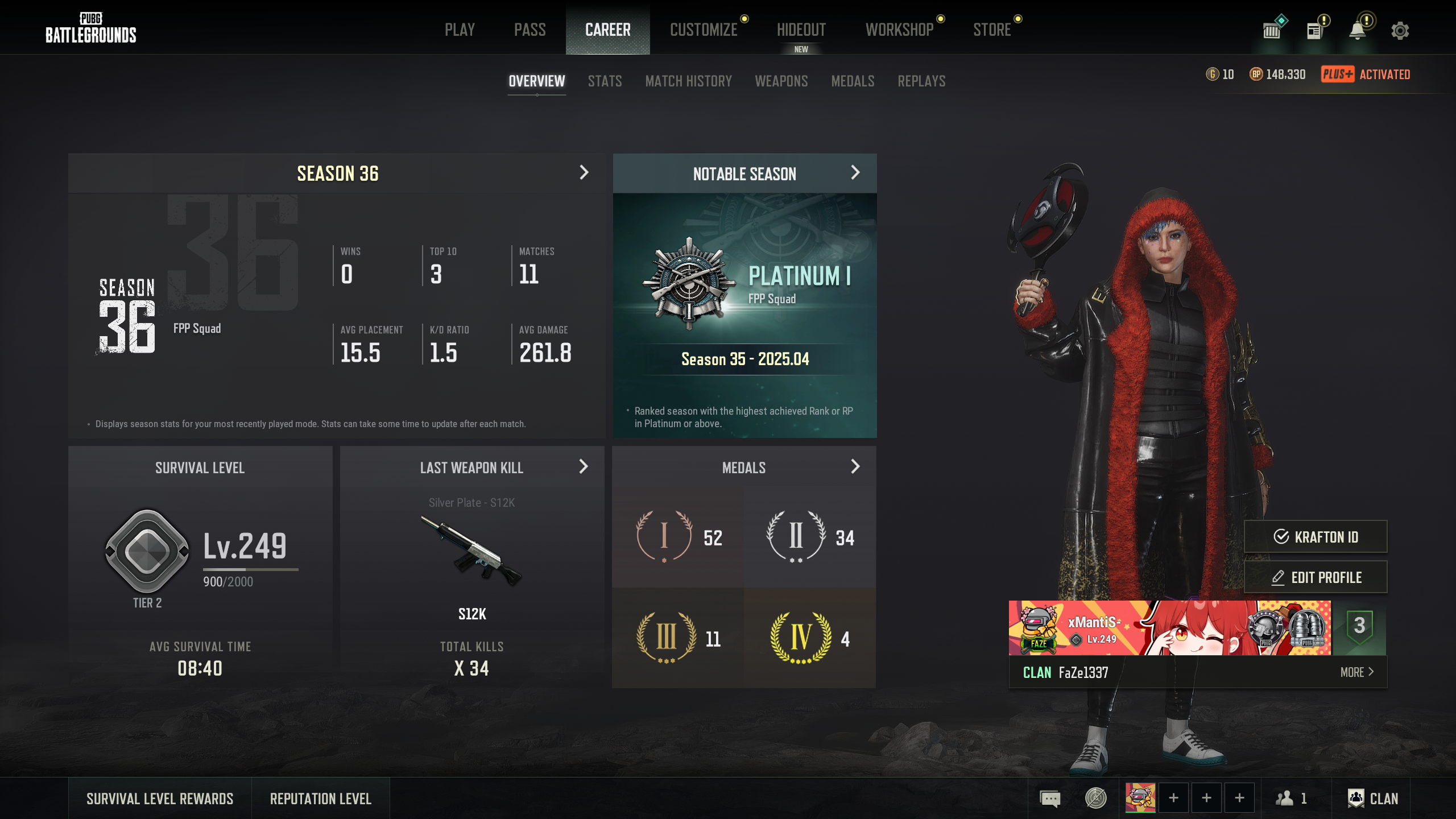Select the Weapons career tab
Screen dimensions: 1456x819
[781, 81]
